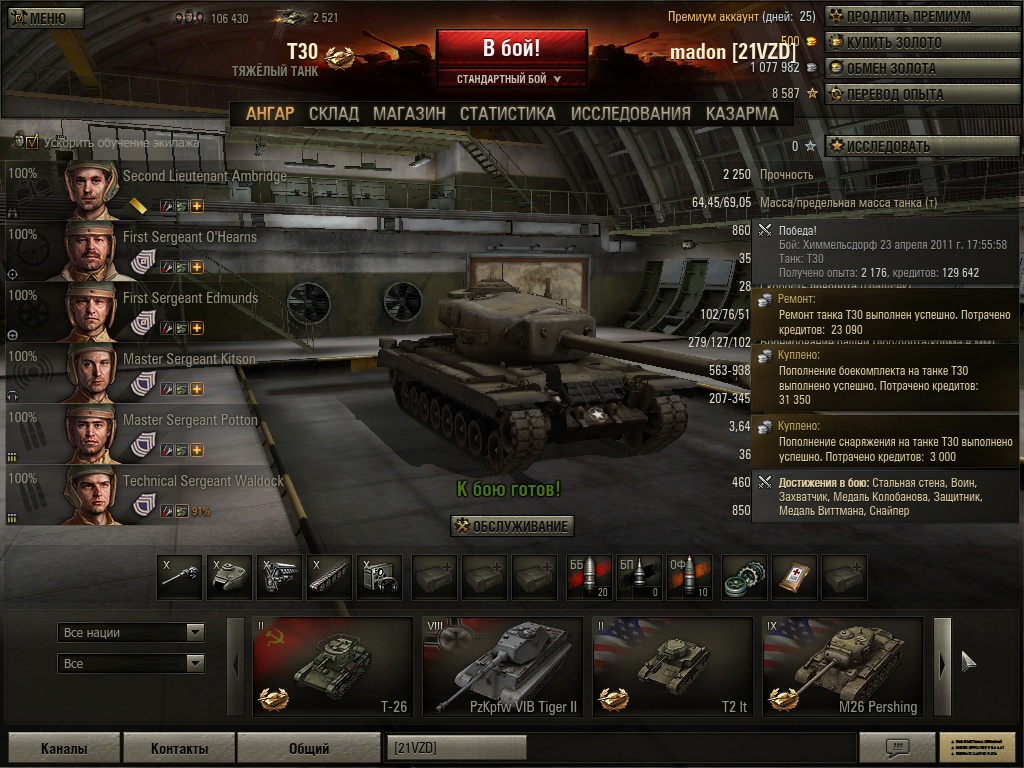The width and height of the screenshot is (1024, 768).
Task: Open the Меню button
Action: pos(40,18)
